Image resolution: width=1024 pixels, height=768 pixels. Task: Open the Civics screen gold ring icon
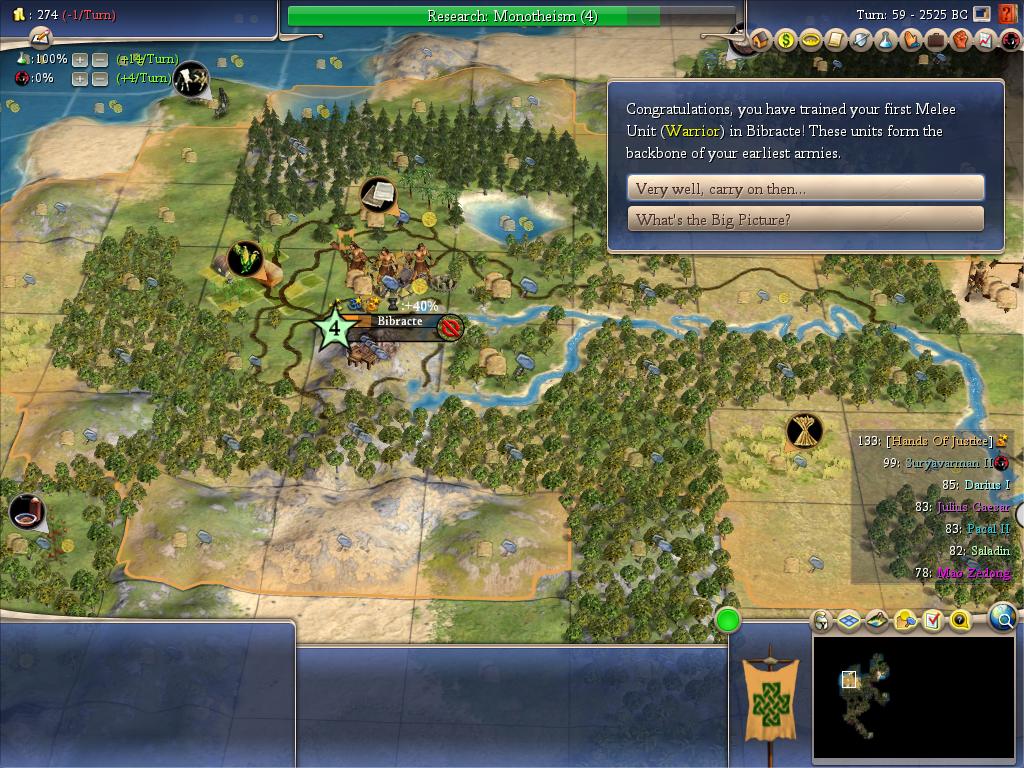pyautogui.click(x=811, y=40)
